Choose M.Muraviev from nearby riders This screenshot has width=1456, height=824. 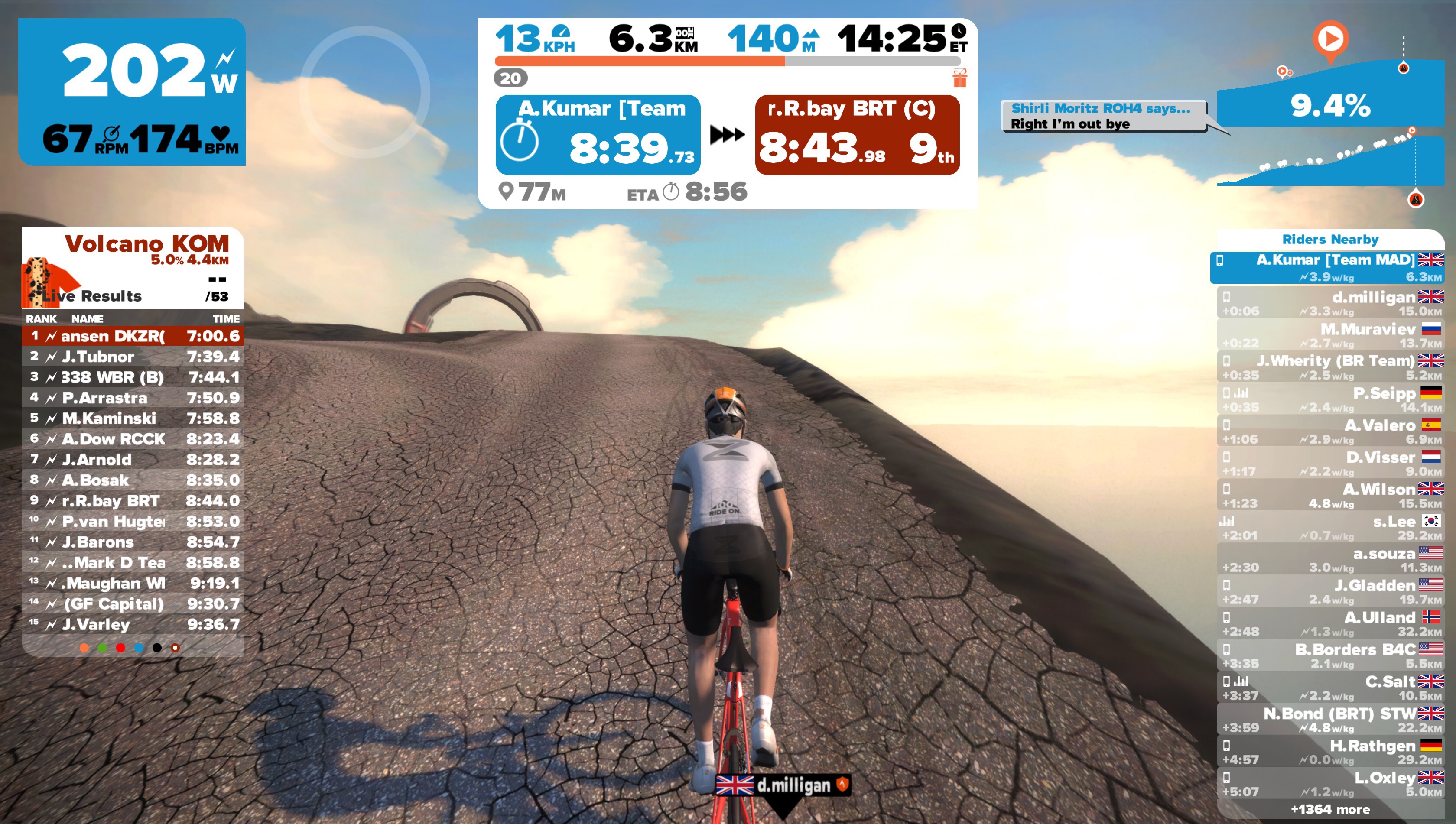click(x=1330, y=336)
